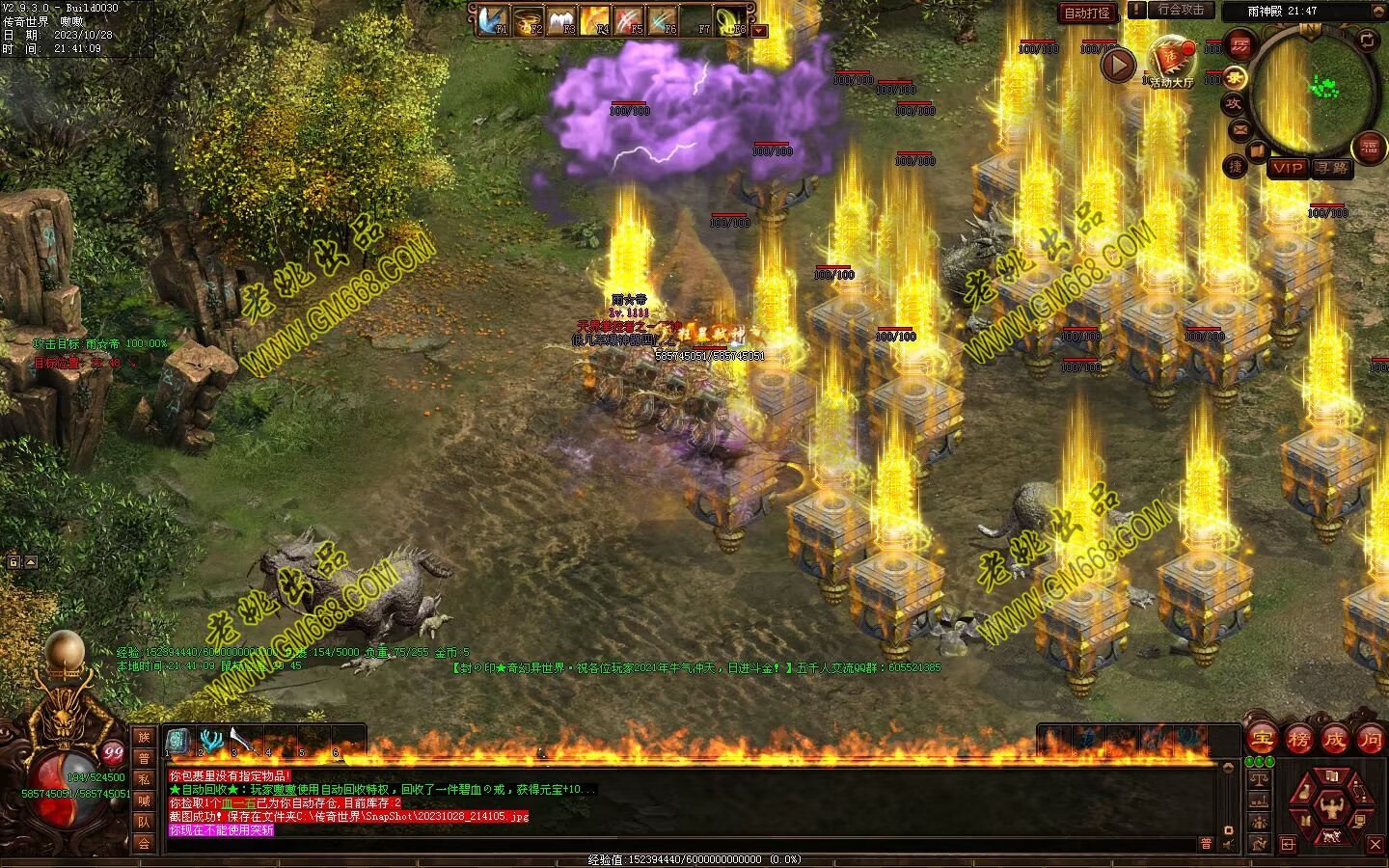Activate 寻路 pathfinding button
This screenshot has width=1389, height=868.
(1332, 168)
